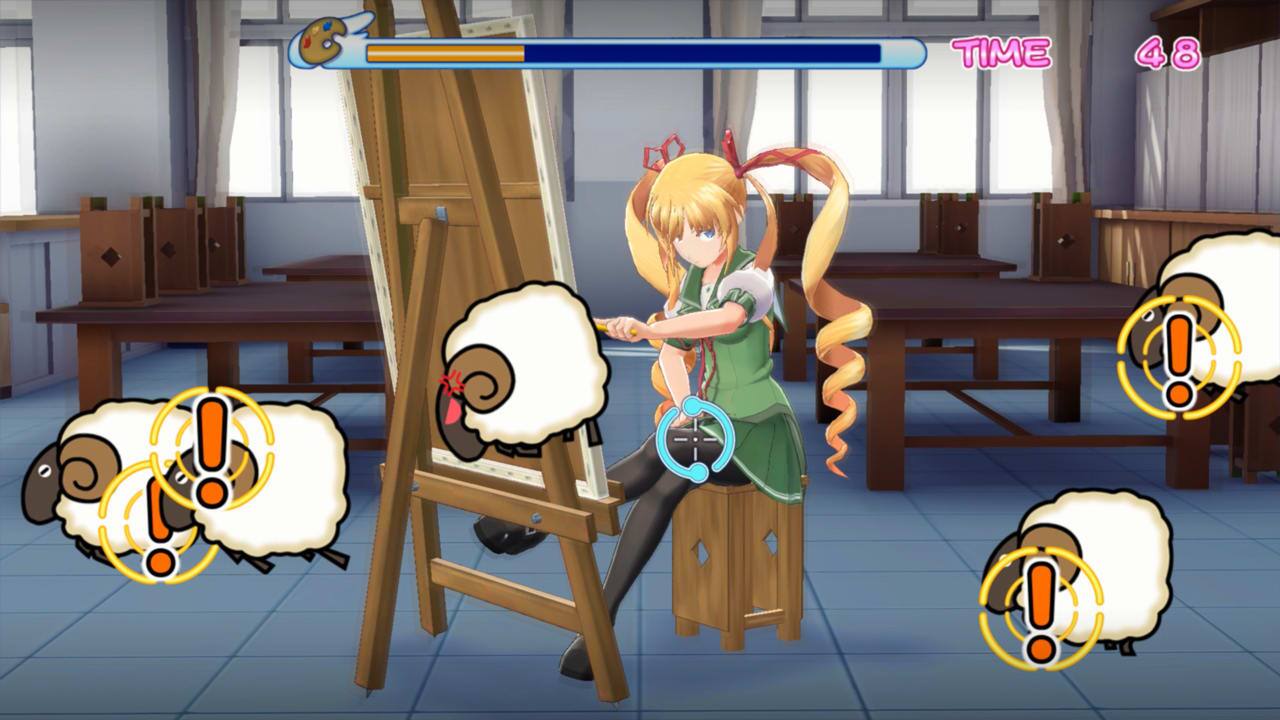Click the paint palette icon
Viewport: 1280px width, 720px height.
tap(322, 40)
